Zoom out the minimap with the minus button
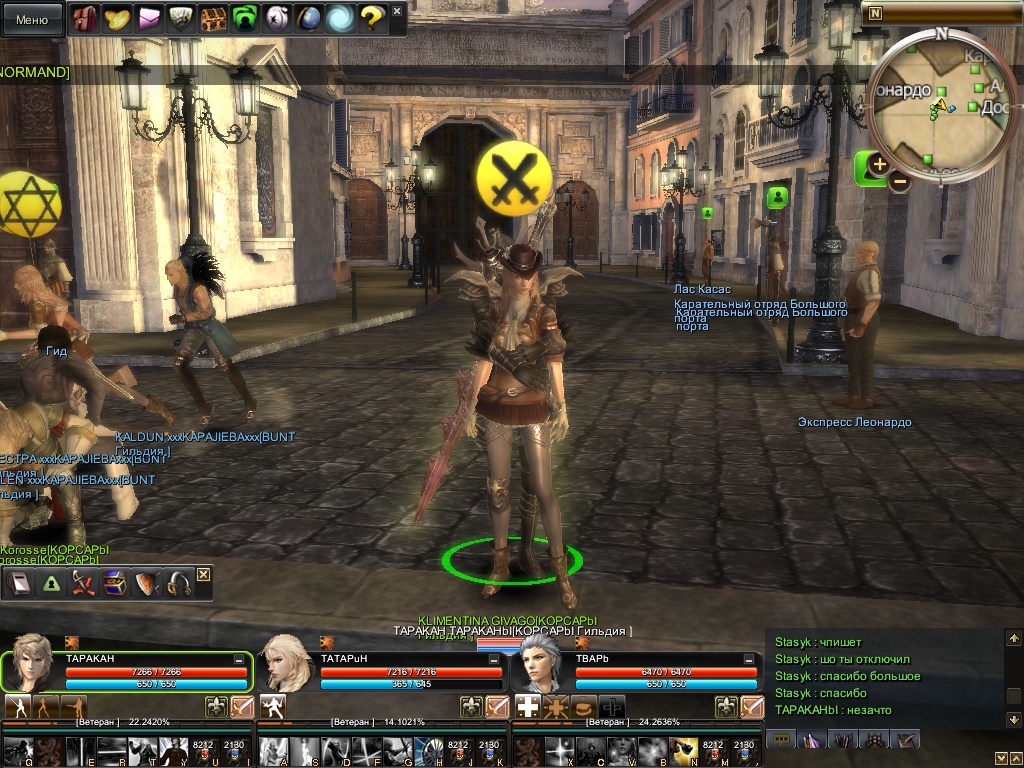The image size is (1024, 768). click(x=900, y=182)
